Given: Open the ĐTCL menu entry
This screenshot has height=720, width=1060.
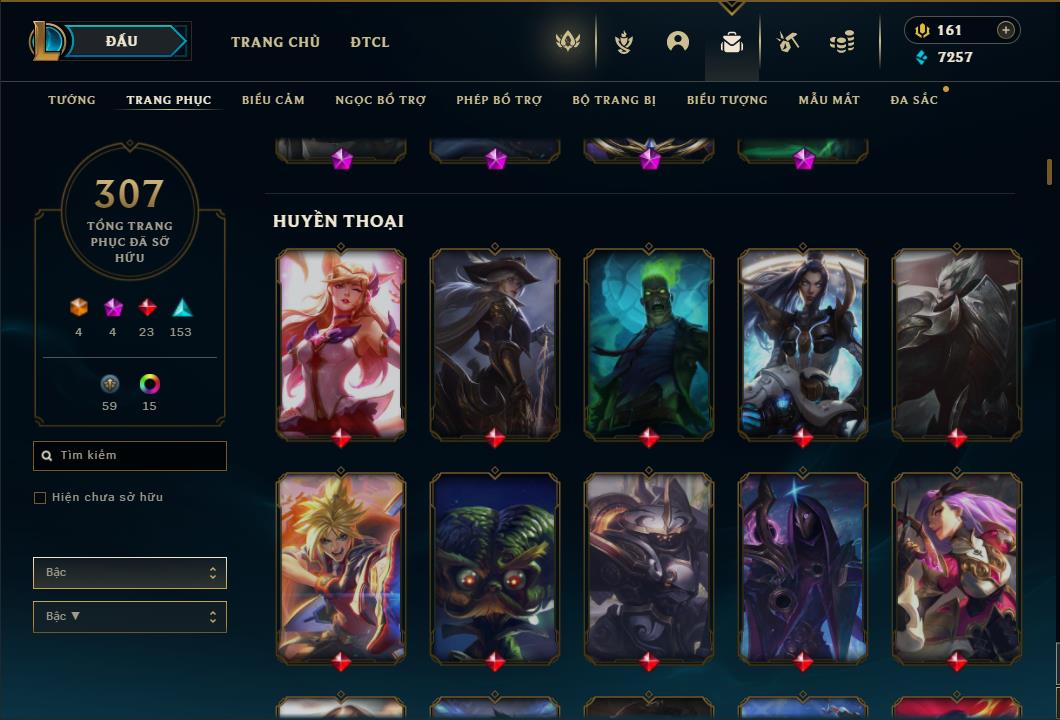Looking at the screenshot, I should click(370, 42).
